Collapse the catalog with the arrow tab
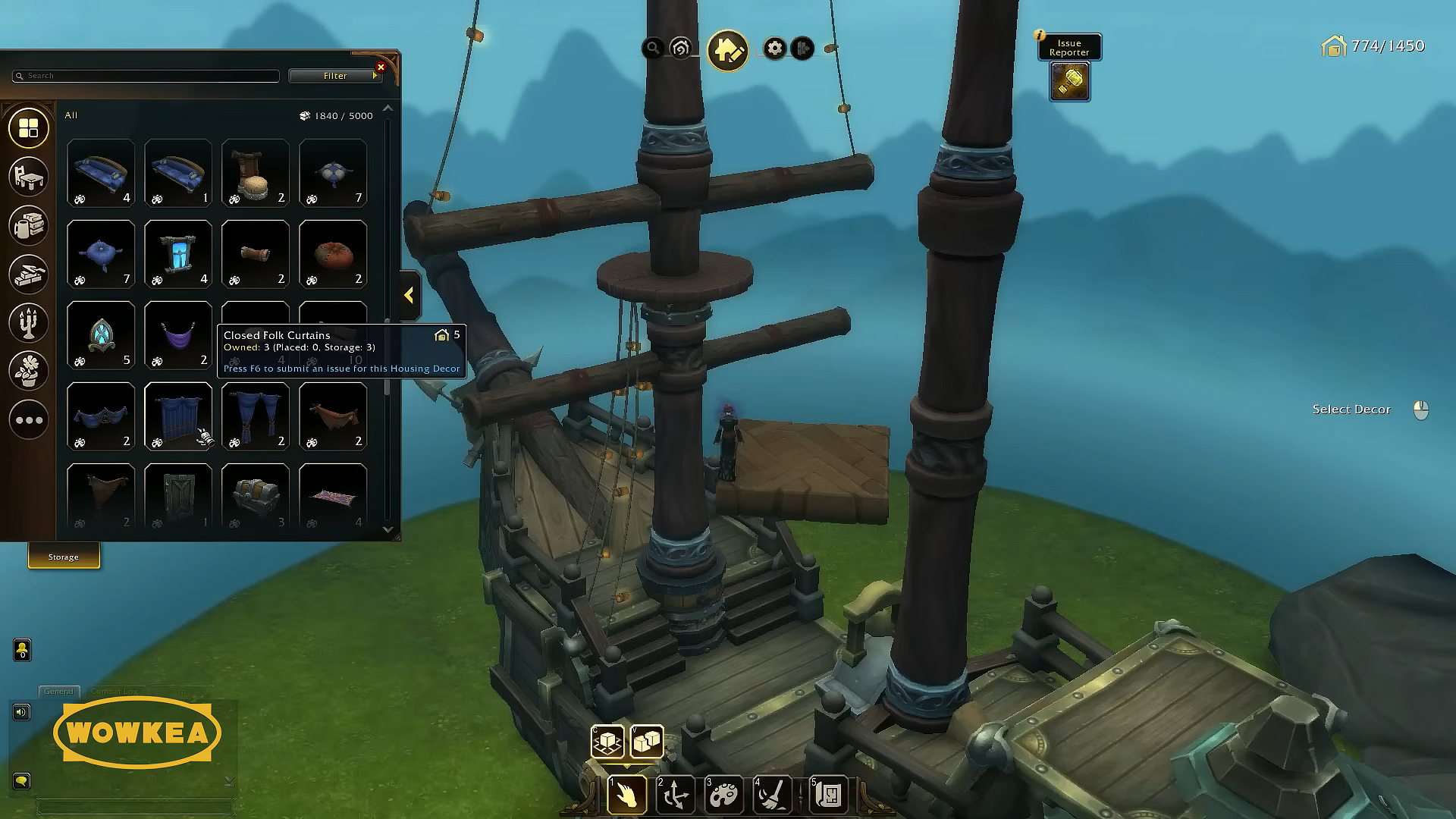Image resolution: width=1456 pixels, height=819 pixels. pos(409,296)
